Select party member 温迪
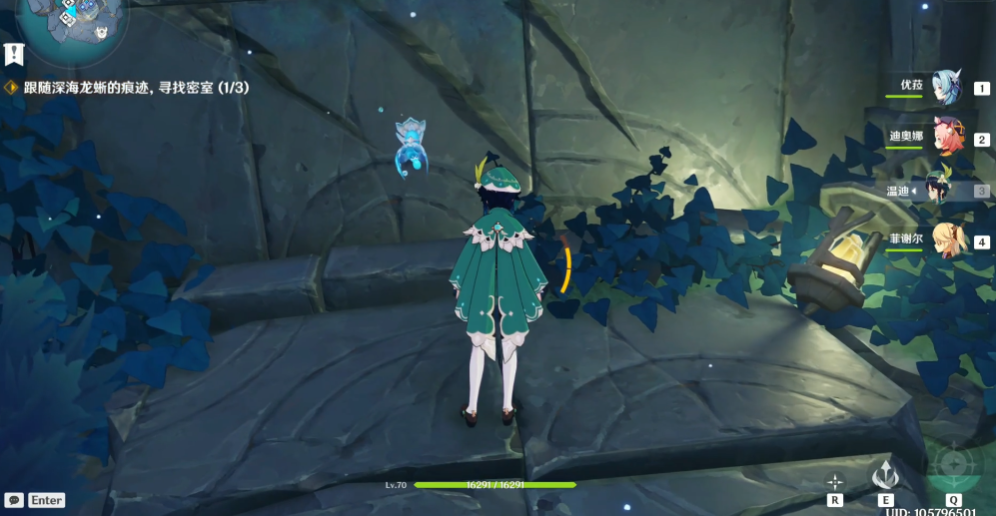The height and width of the screenshot is (516, 996). [940, 189]
